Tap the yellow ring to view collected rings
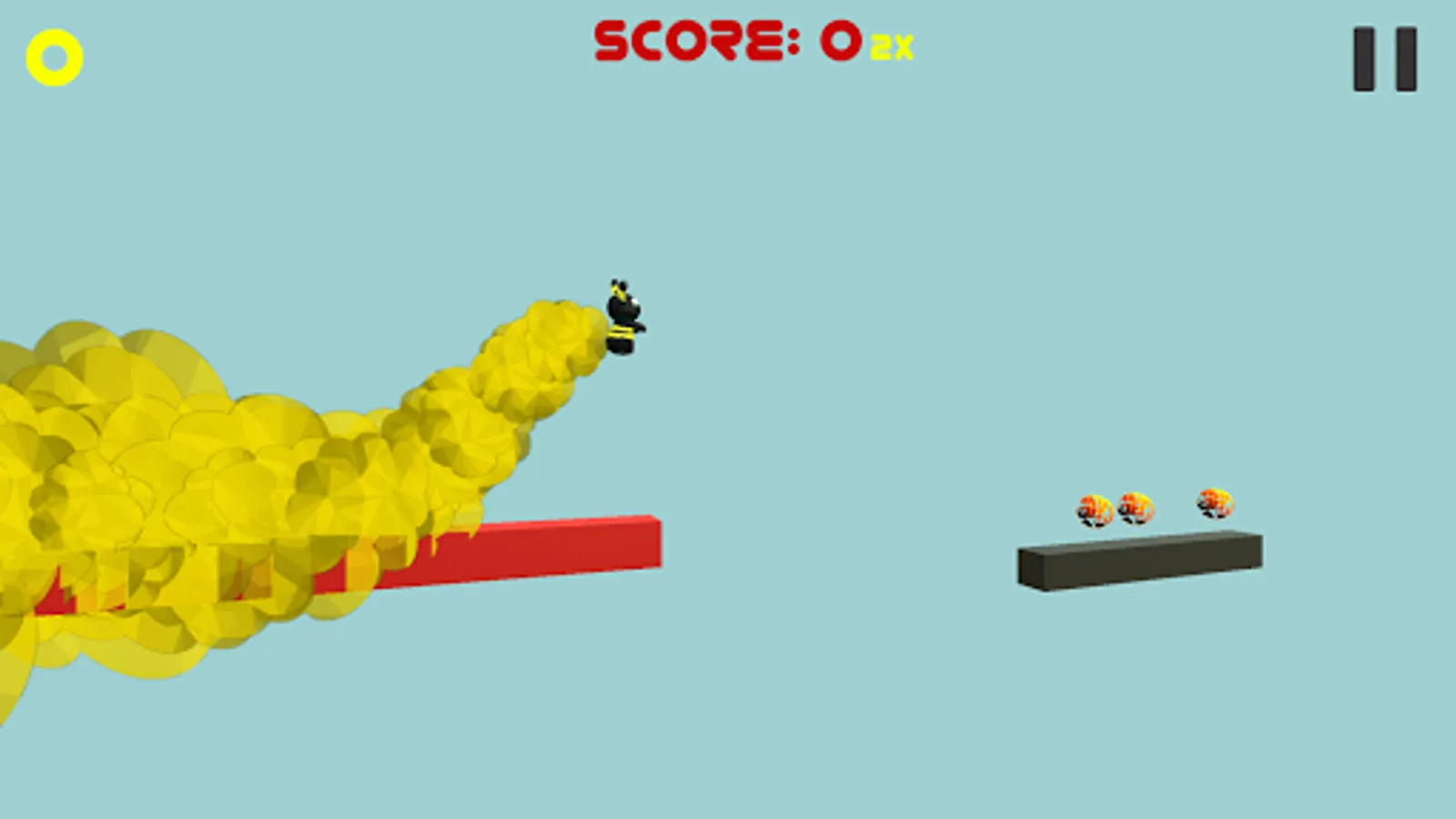Screen dimensions: 1456x819 [x=55, y=56]
